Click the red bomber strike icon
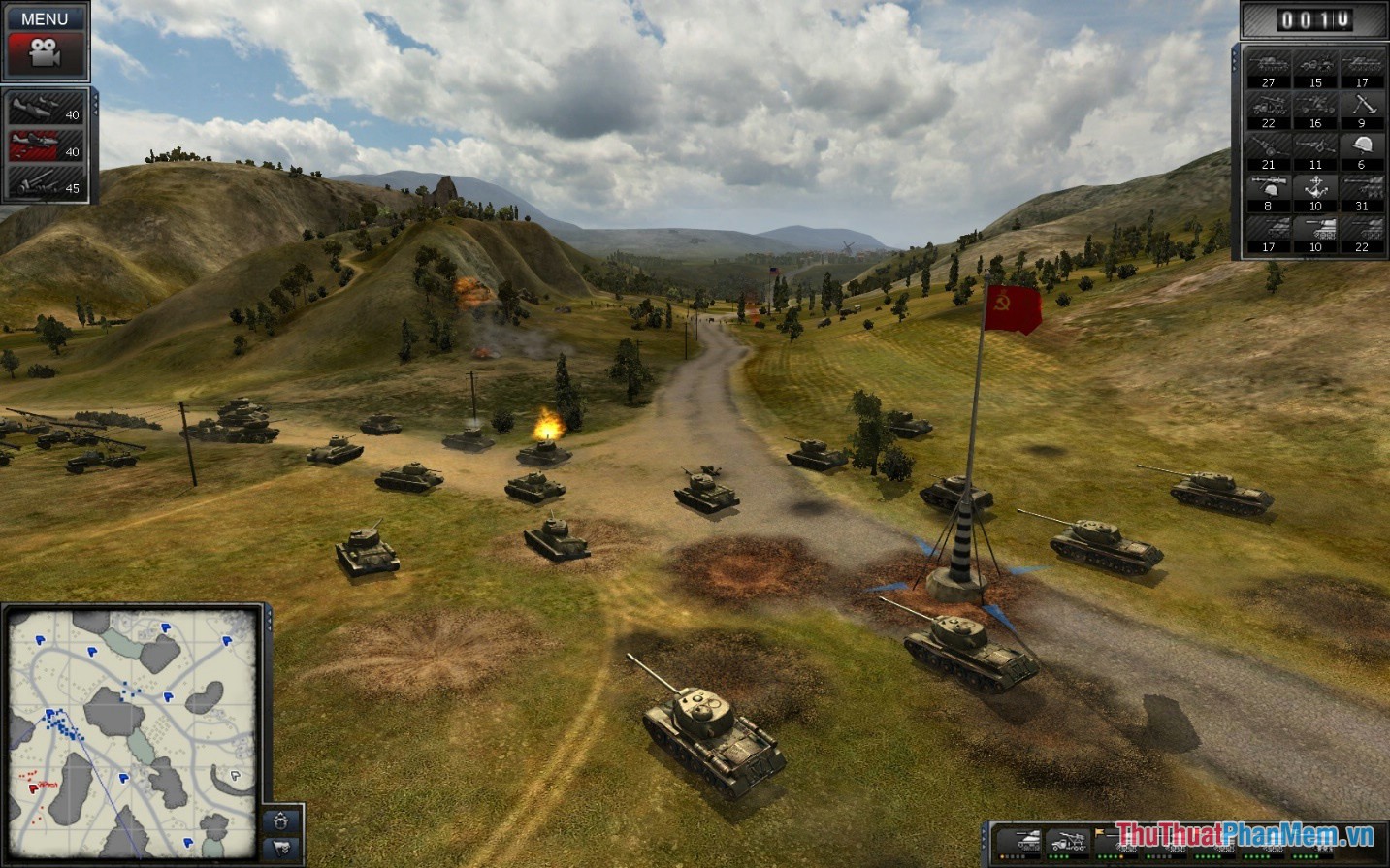Image resolution: width=1390 pixels, height=868 pixels. [44, 147]
